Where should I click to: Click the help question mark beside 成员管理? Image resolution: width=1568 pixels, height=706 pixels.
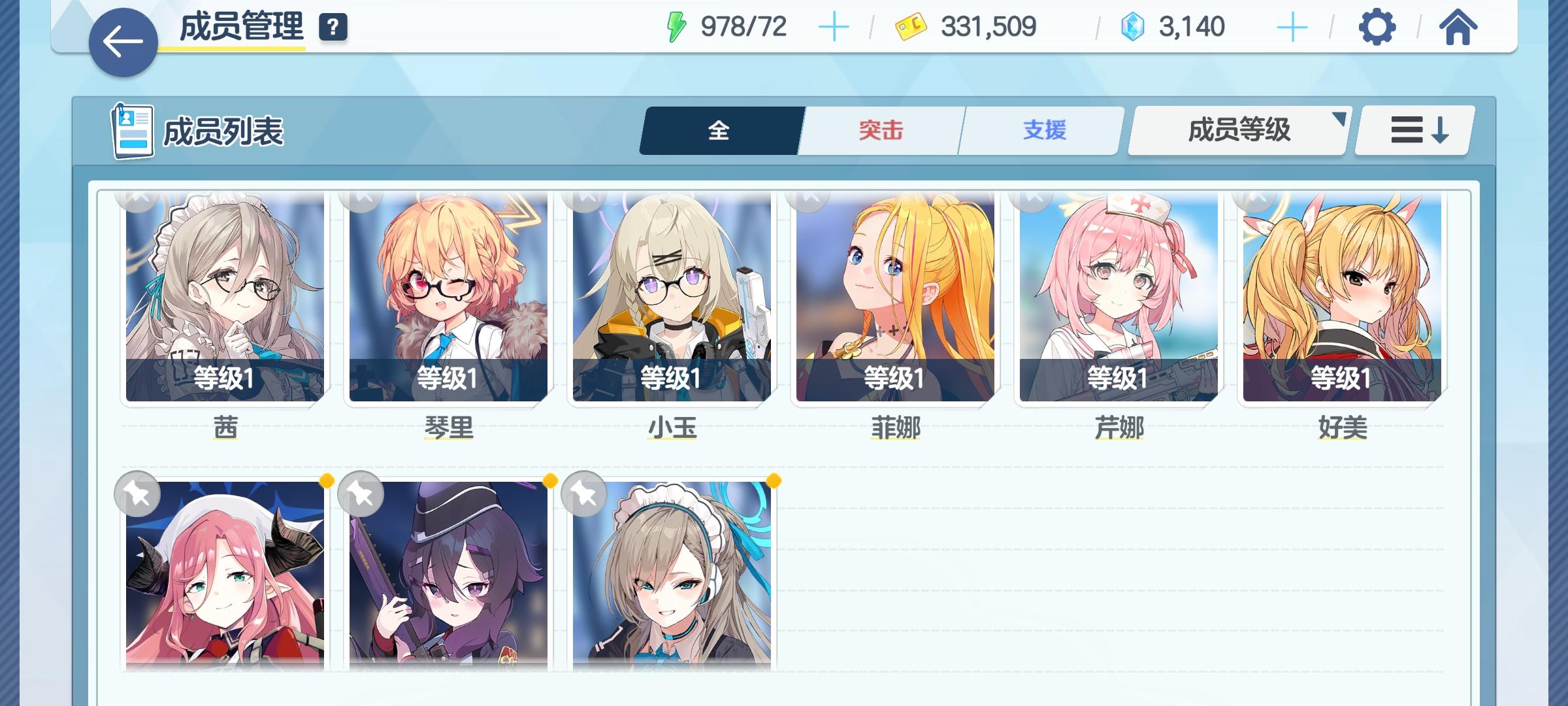(x=333, y=28)
